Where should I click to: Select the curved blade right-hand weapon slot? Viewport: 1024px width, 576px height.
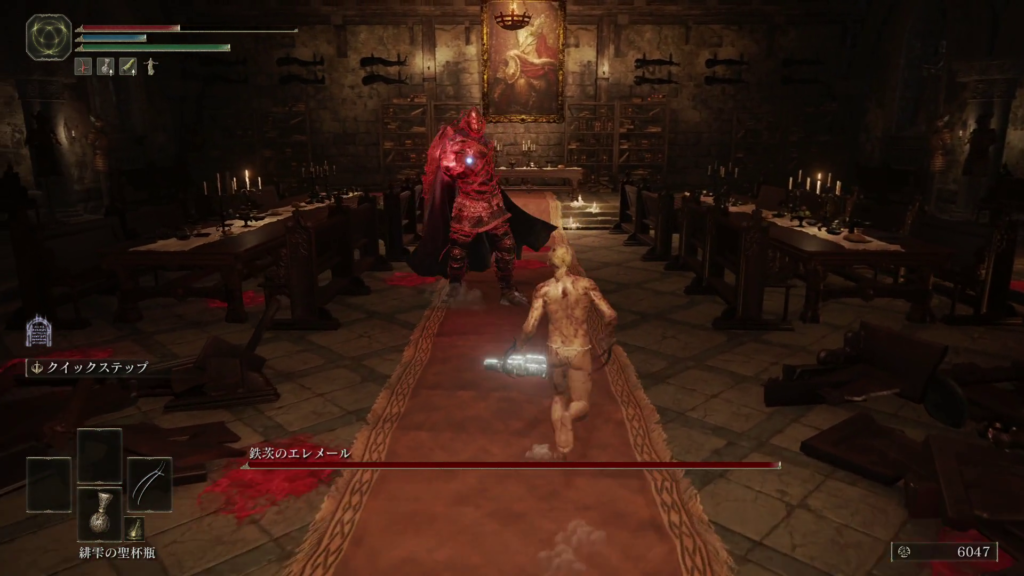point(149,484)
